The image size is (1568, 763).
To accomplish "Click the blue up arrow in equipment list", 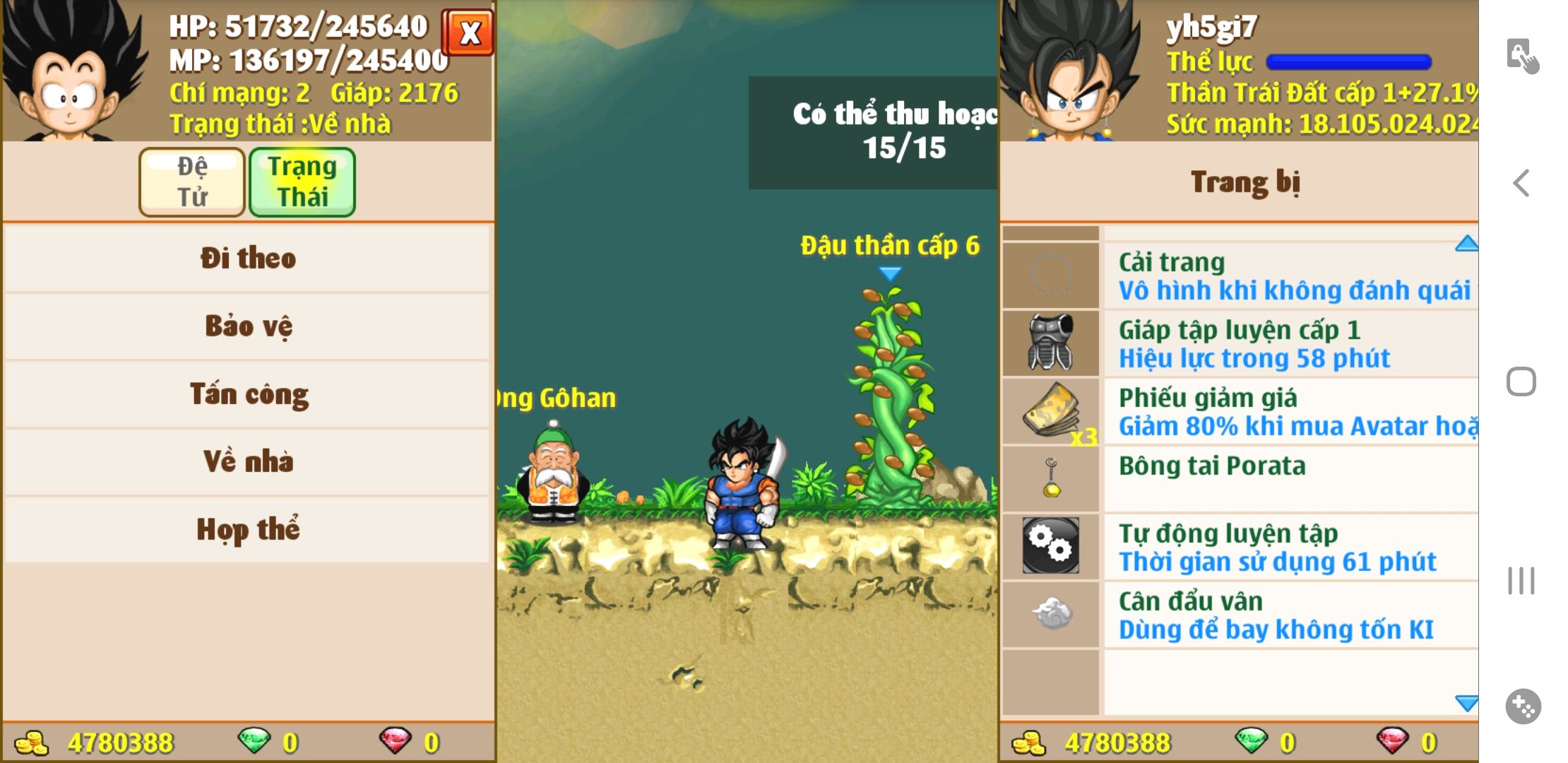I will click(x=1466, y=244).
